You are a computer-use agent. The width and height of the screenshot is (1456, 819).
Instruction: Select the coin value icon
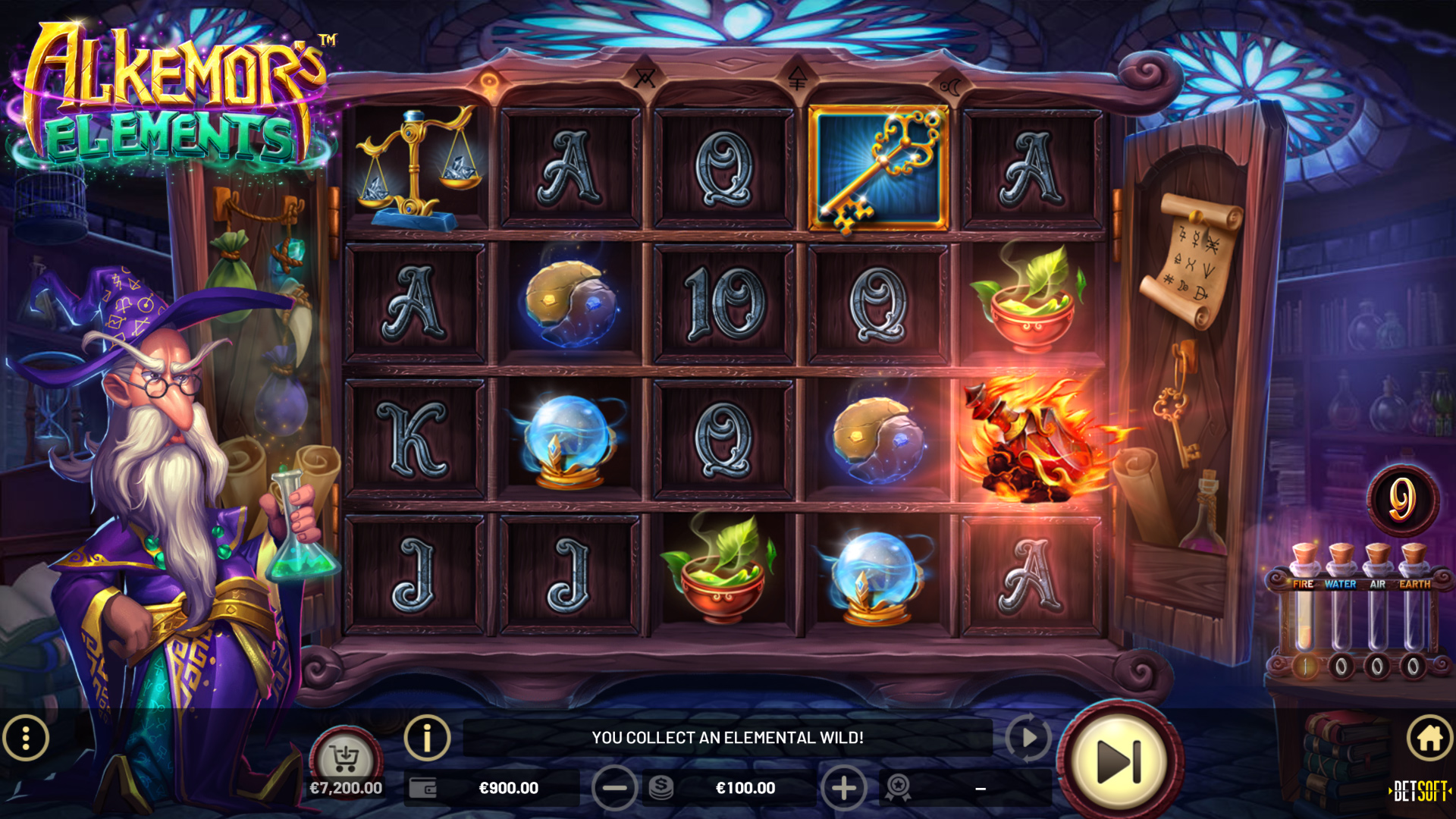pos(659,788)
